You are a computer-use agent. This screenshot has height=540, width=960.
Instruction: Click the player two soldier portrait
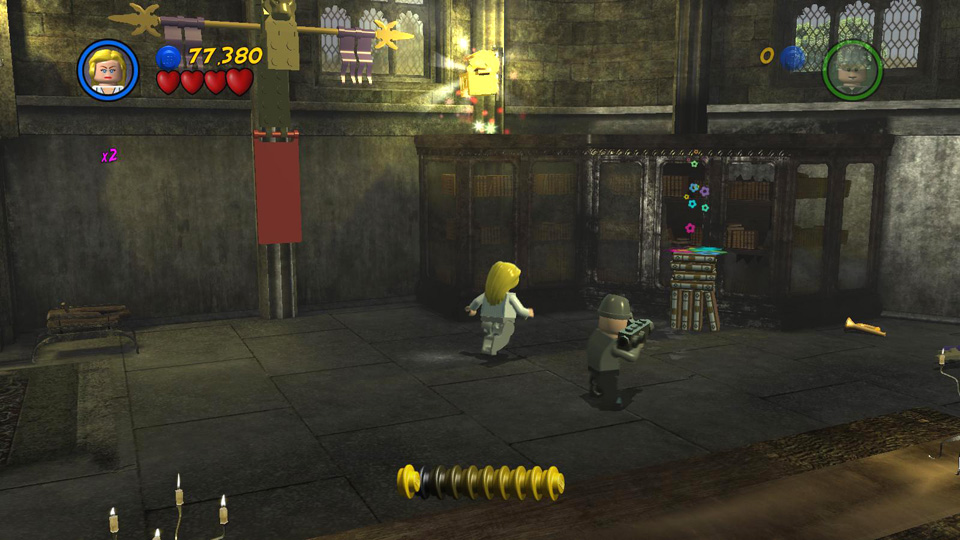(852, 70)
